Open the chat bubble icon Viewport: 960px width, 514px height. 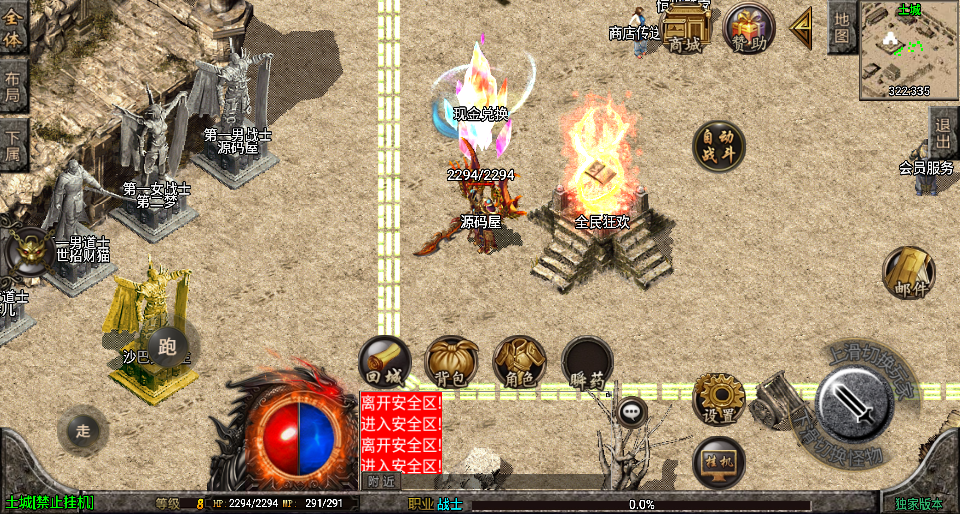click(x=631, y=410)
